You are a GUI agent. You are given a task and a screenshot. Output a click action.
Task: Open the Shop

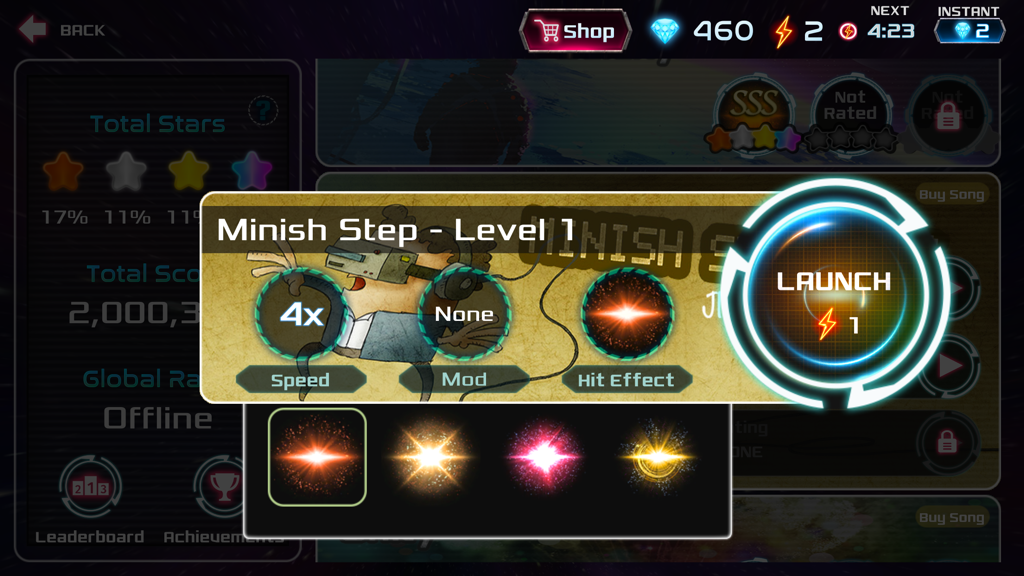[x=575, y=31]
